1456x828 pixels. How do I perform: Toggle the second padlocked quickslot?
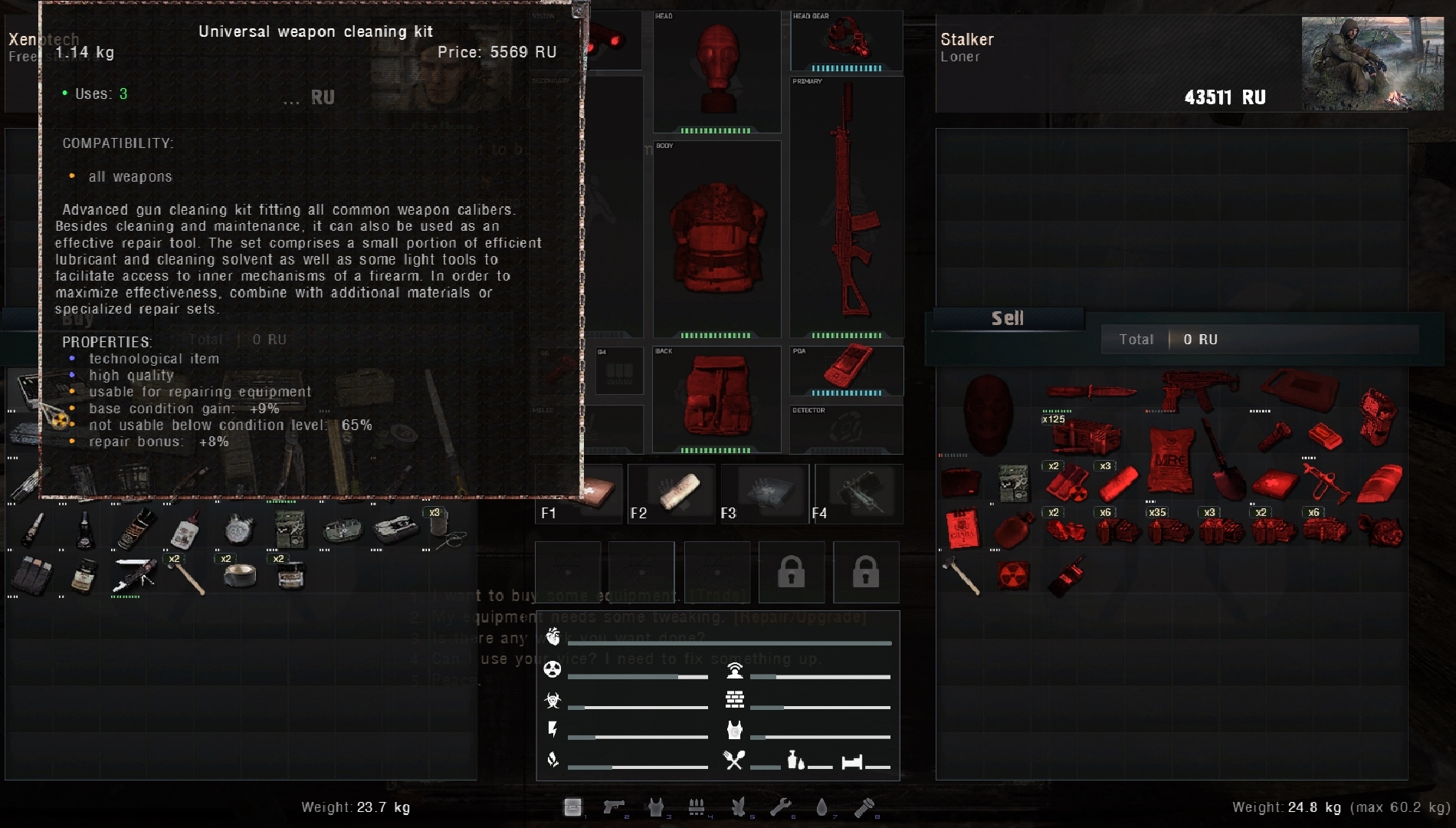point(866,572)
